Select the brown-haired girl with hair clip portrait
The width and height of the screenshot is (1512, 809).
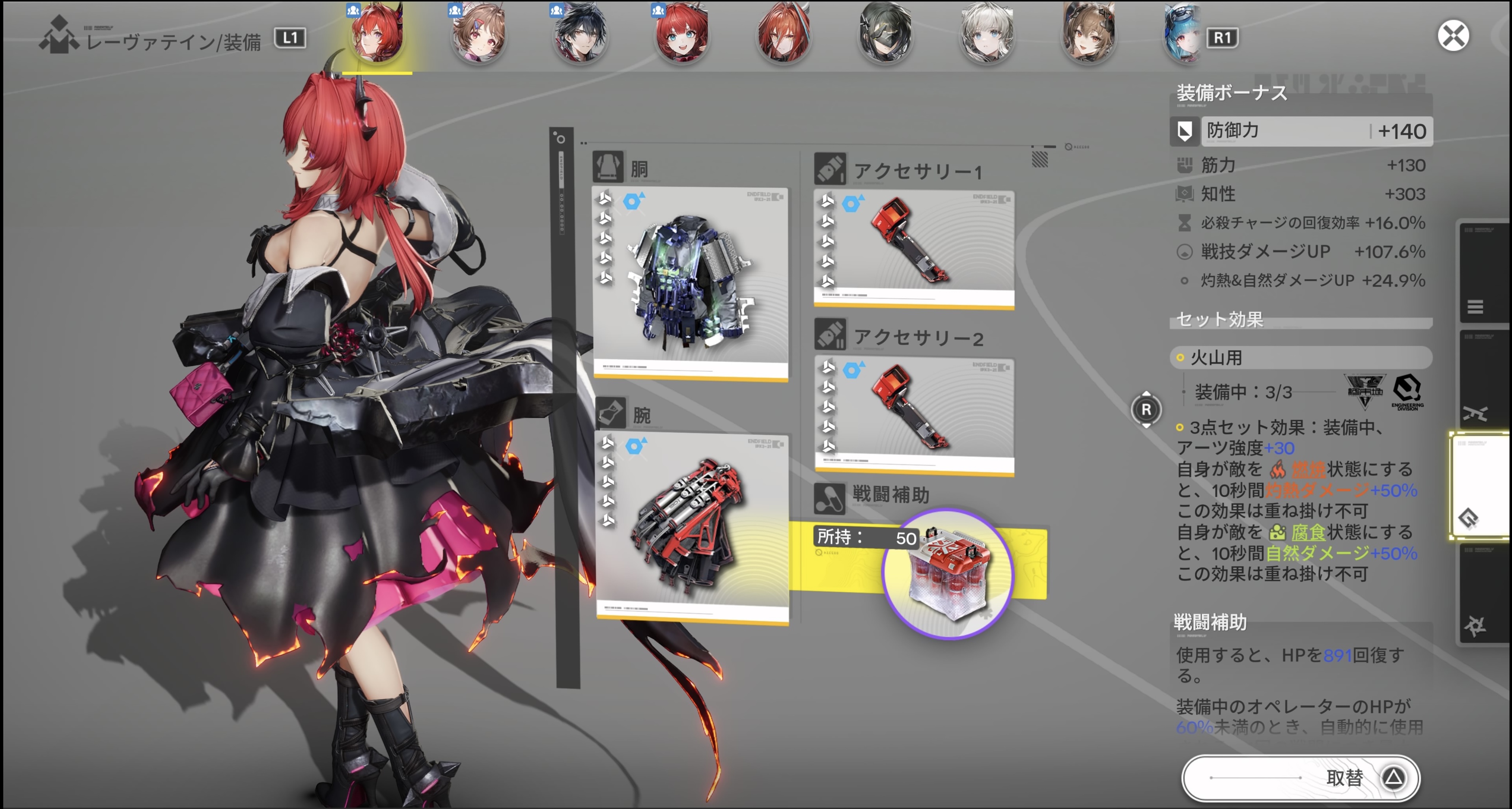point(478,34)
